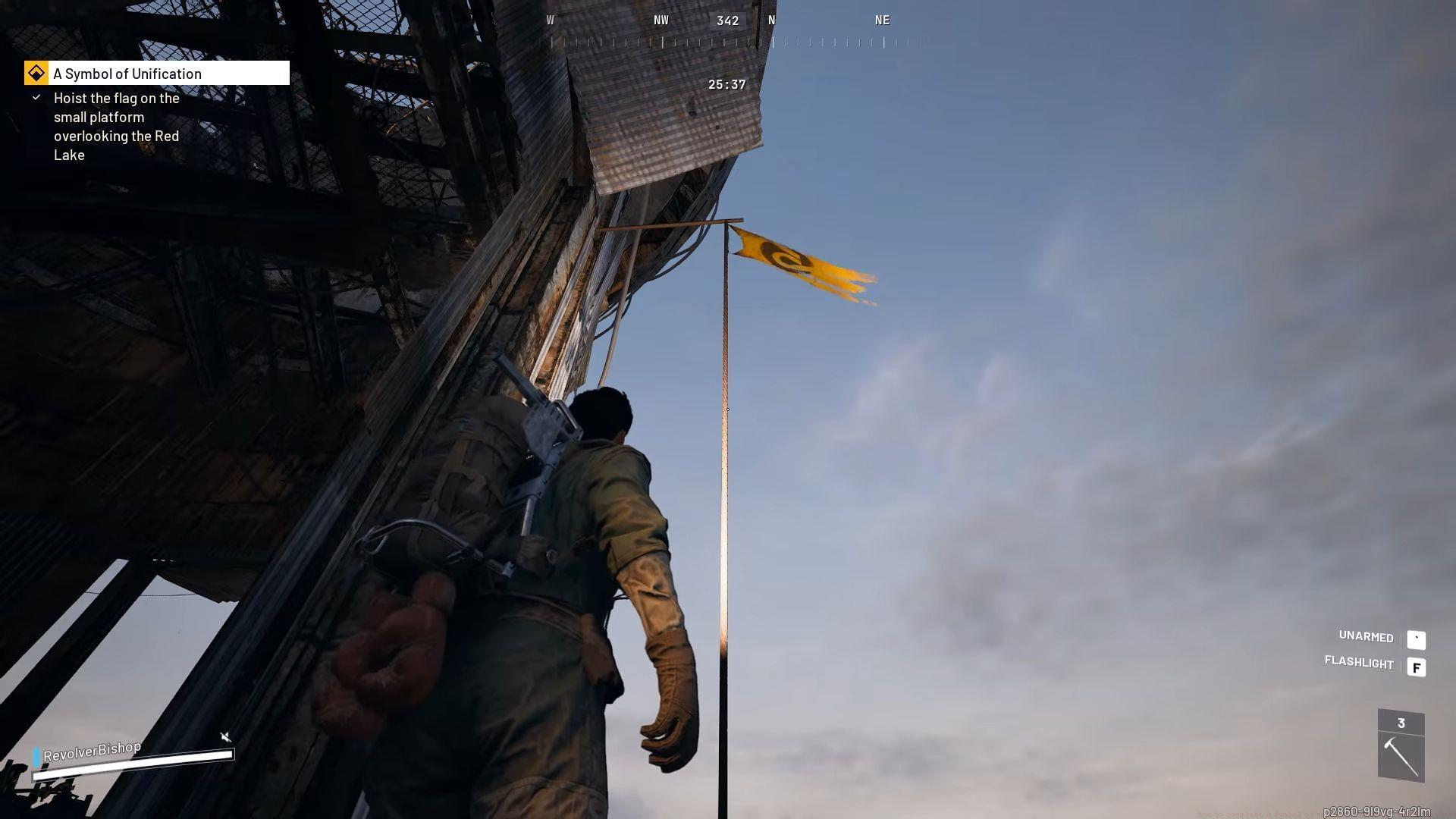1456x819 pixels.
Task: Click the quest diamond icon beside A Symbol of Unification
Action: [x=35, y=73]
